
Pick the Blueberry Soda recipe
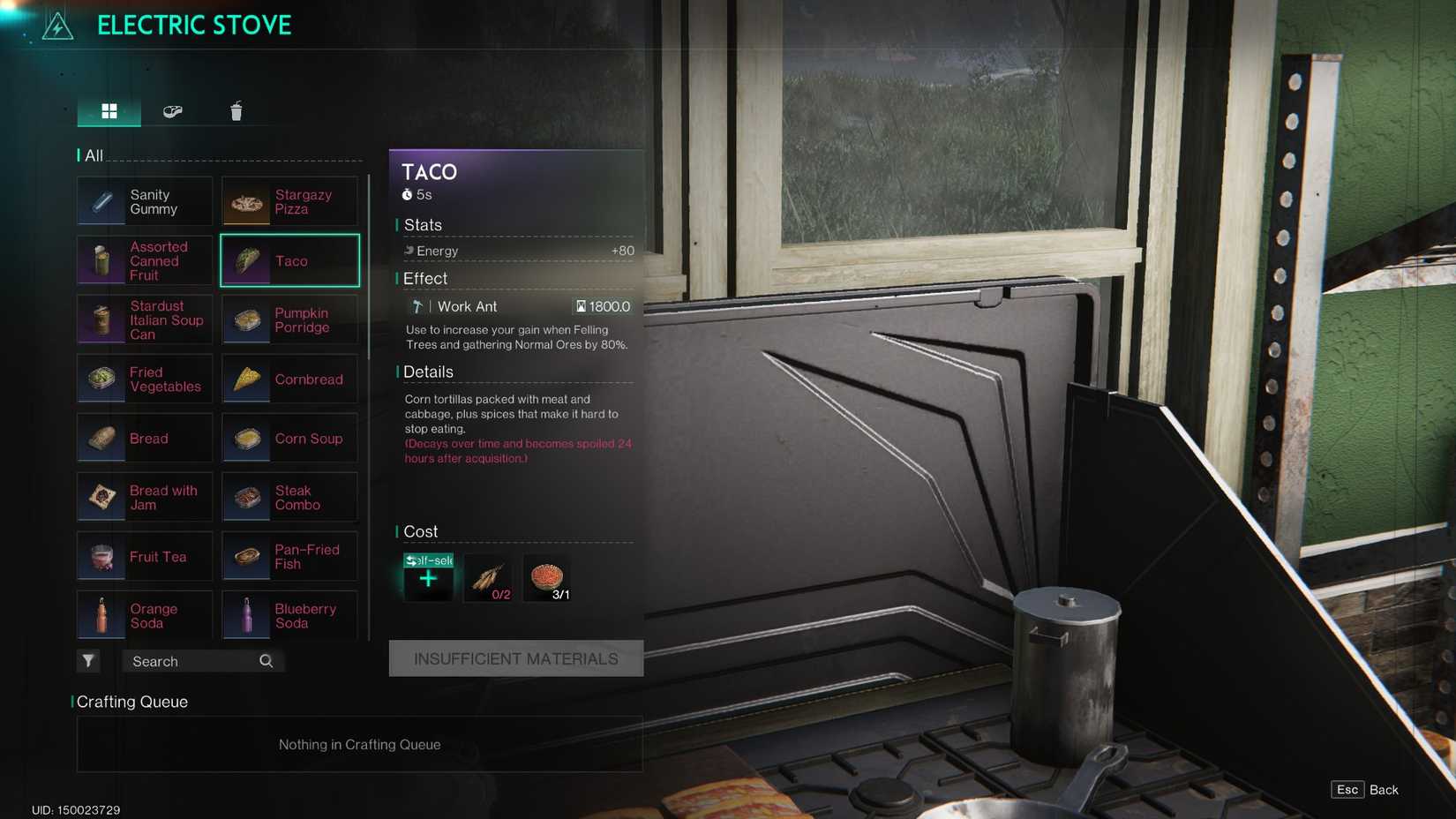(289, 615)
